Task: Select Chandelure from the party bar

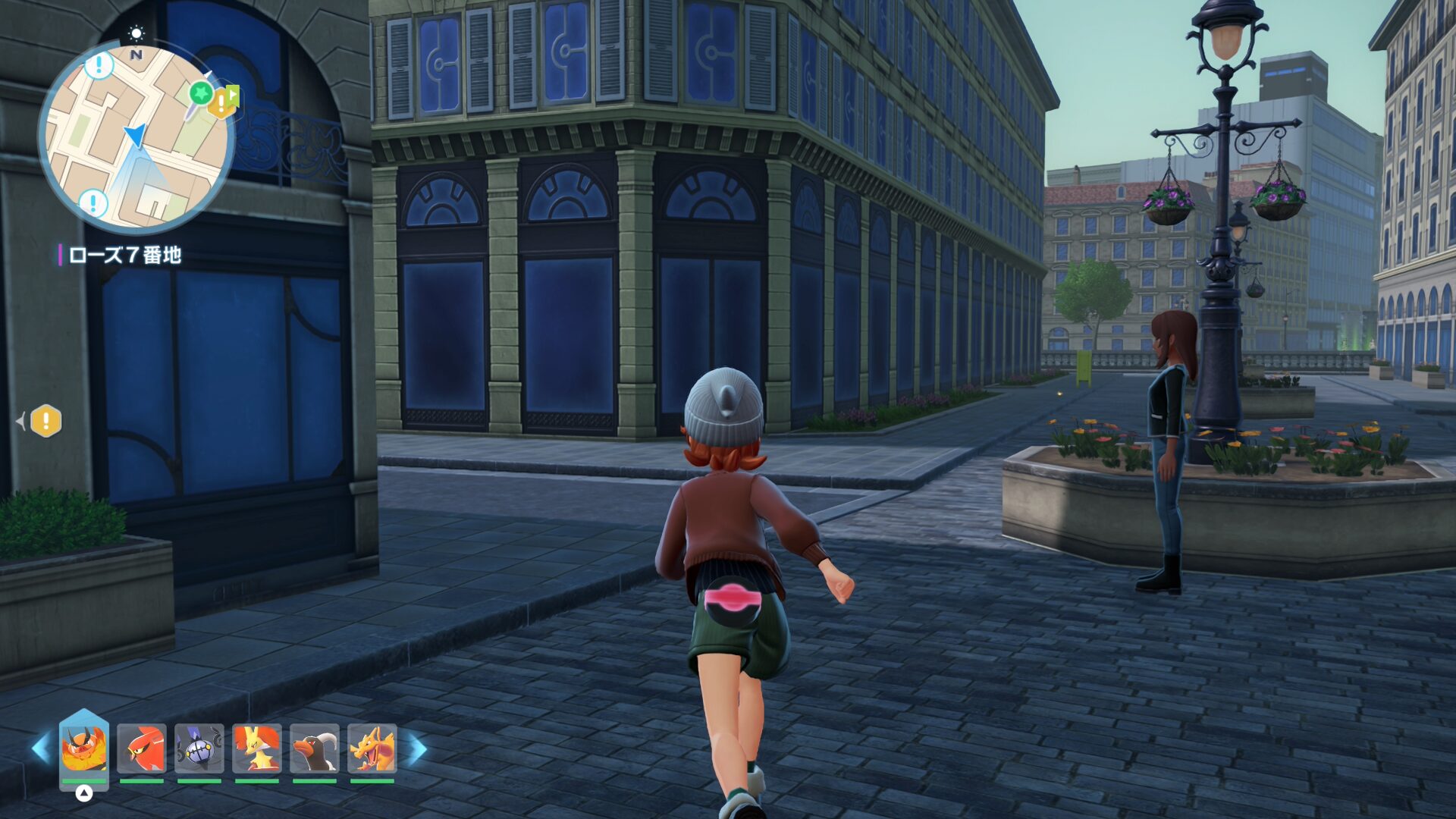Action: [199, 748]
